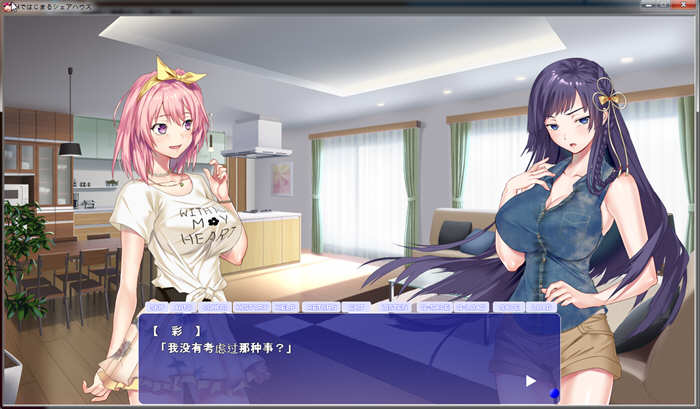The width and height of the screenshot is (700, 409).
Task: Activate the SKIP button
Action: tap(157, 307)
